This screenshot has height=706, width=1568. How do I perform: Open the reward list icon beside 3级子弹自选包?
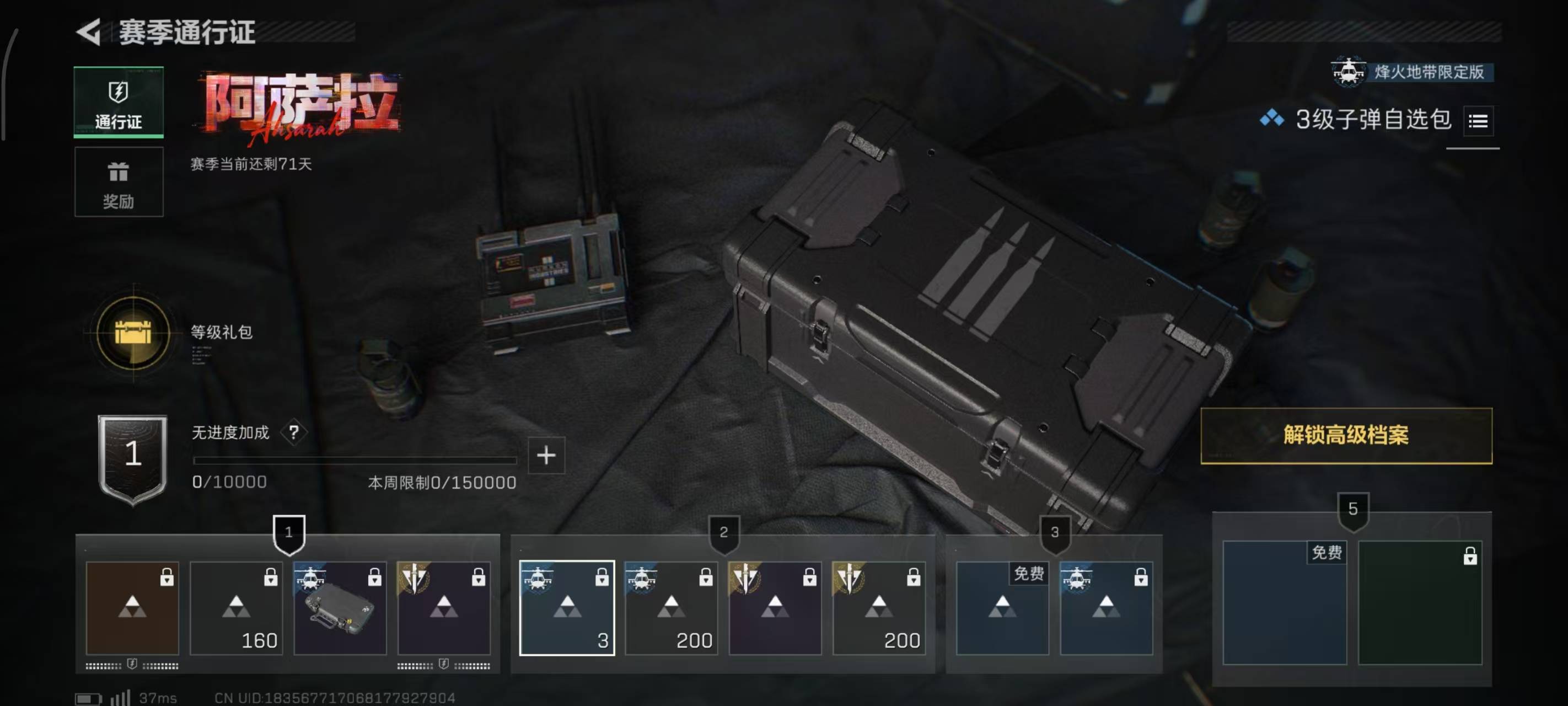click(x=1478, y=121)
